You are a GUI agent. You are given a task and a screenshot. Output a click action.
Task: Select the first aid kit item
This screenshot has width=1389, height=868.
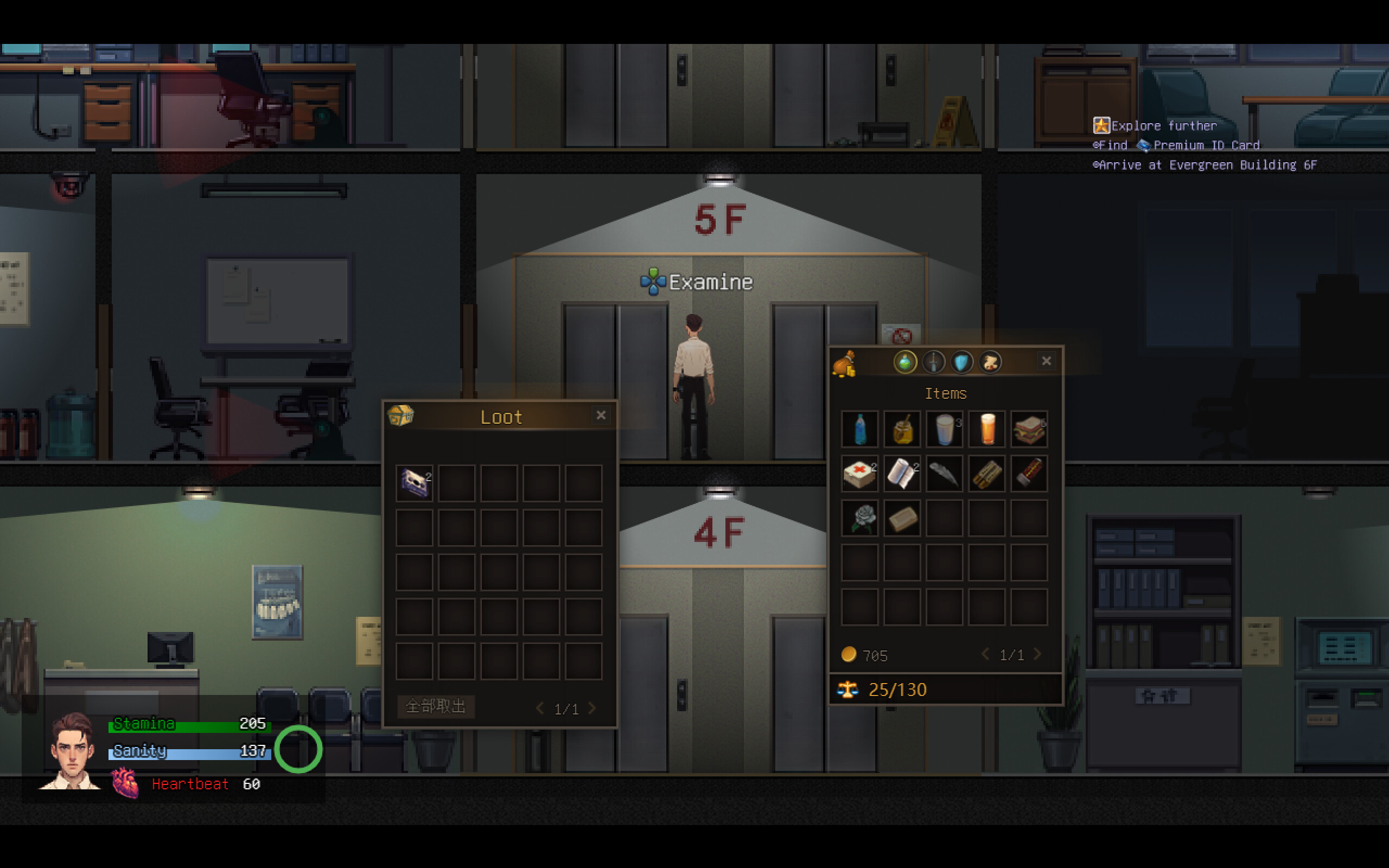point(859,474)
